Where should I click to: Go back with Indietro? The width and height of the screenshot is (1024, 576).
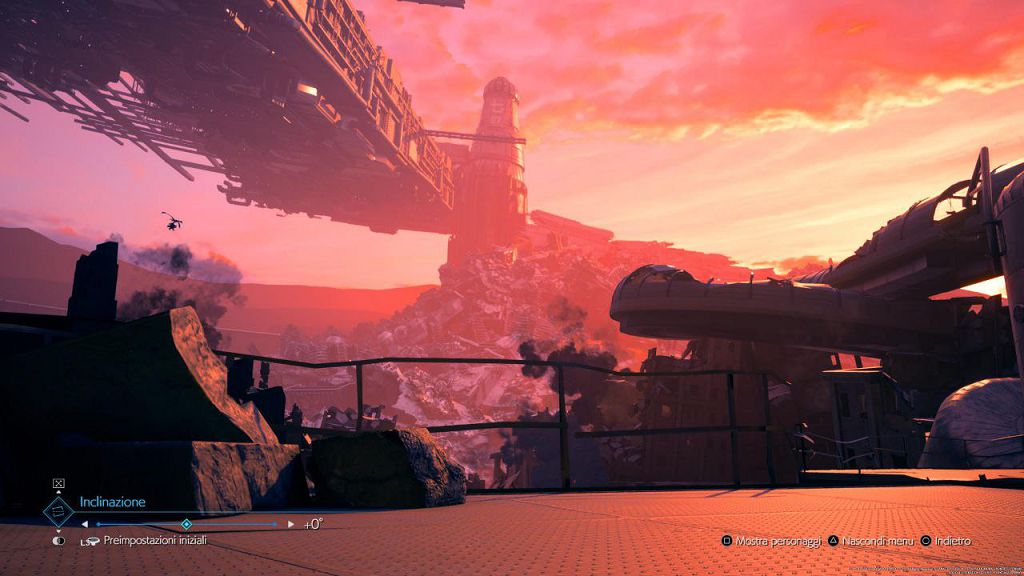[x=952, y=541]
